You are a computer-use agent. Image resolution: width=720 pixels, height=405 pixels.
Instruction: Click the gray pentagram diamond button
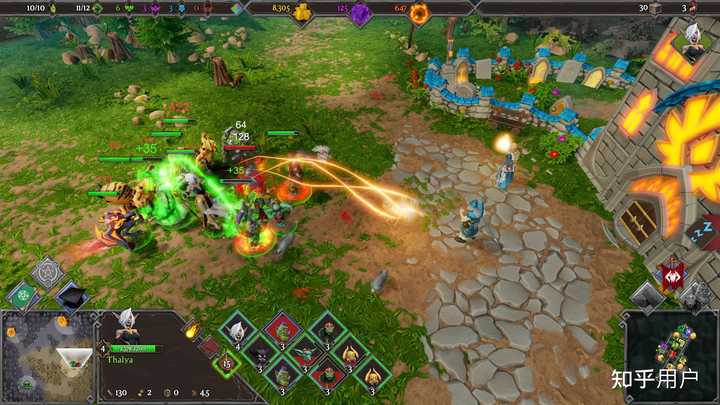coord(47,271)
